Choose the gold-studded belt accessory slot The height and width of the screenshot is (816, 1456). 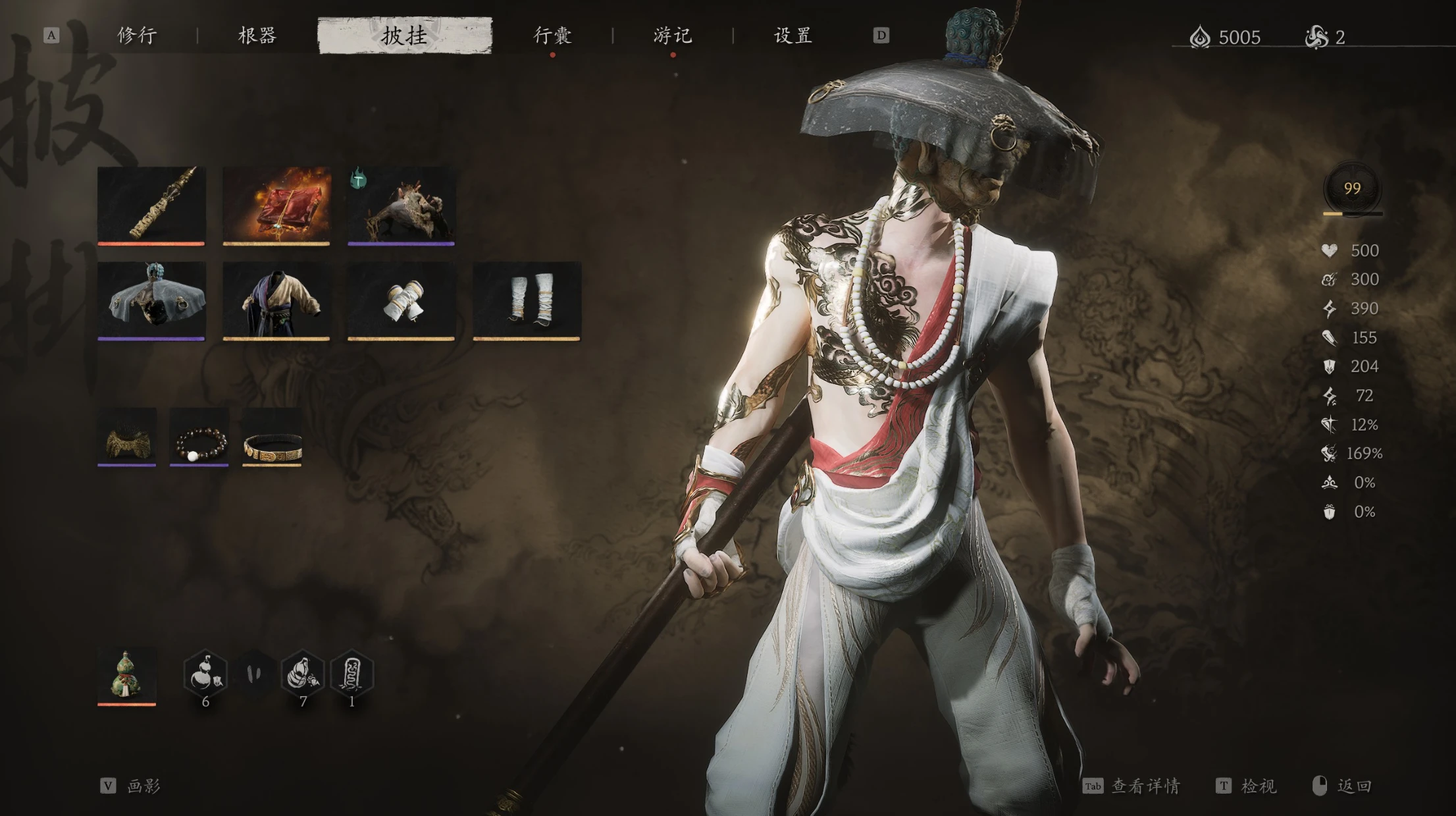point(272,437)
